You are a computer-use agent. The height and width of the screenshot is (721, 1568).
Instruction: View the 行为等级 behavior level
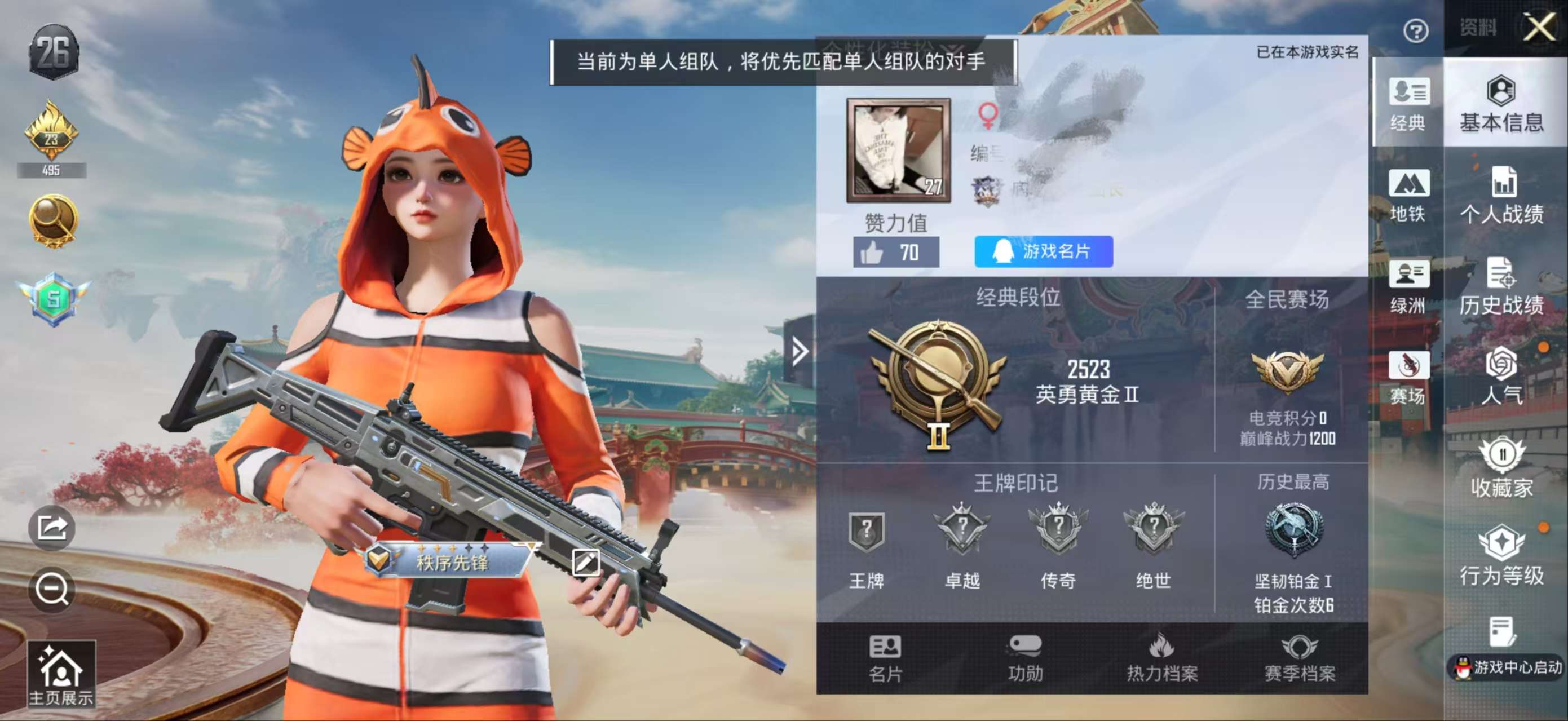pos(1504,557)
